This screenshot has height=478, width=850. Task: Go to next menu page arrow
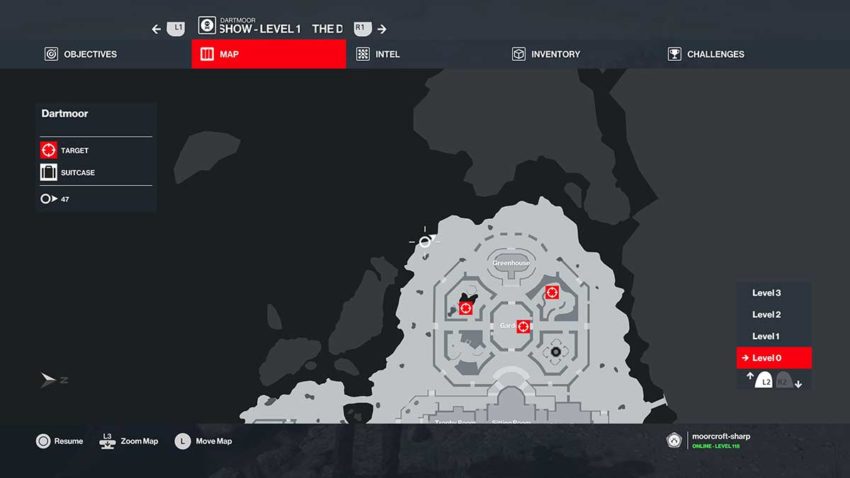[x=382, y=29]
